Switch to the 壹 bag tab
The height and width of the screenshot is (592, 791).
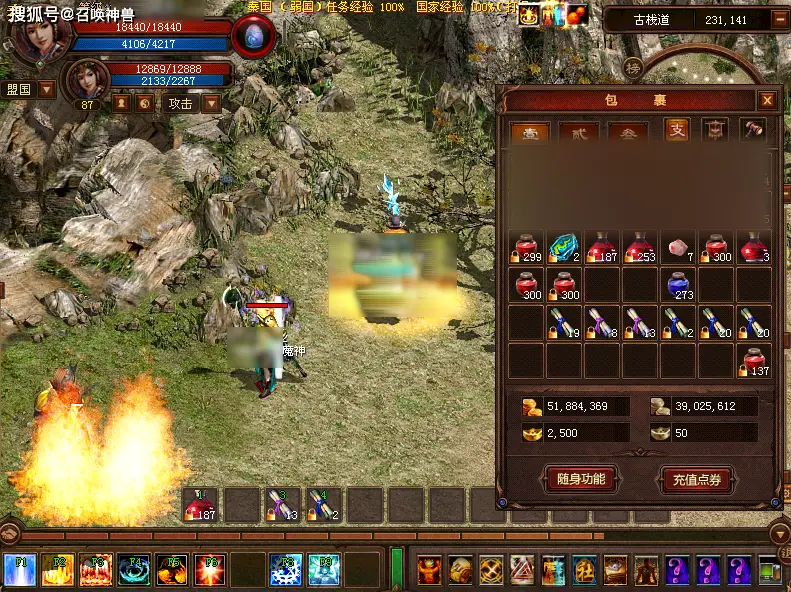(529, 131)
